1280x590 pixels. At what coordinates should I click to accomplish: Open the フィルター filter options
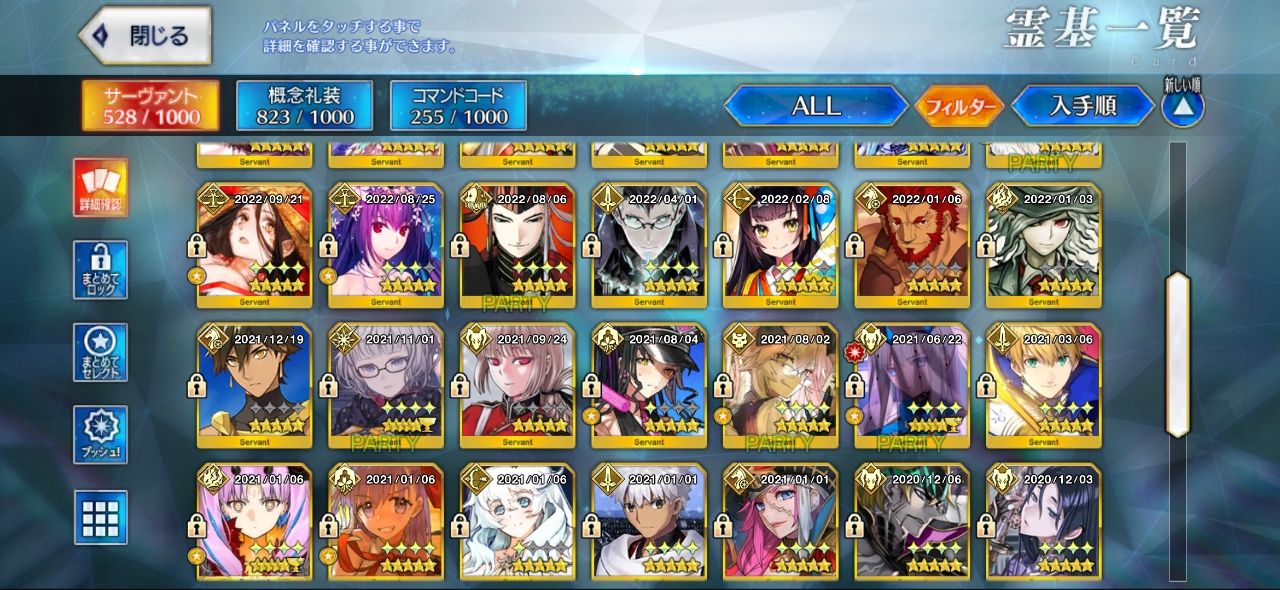tap(959, 106)
